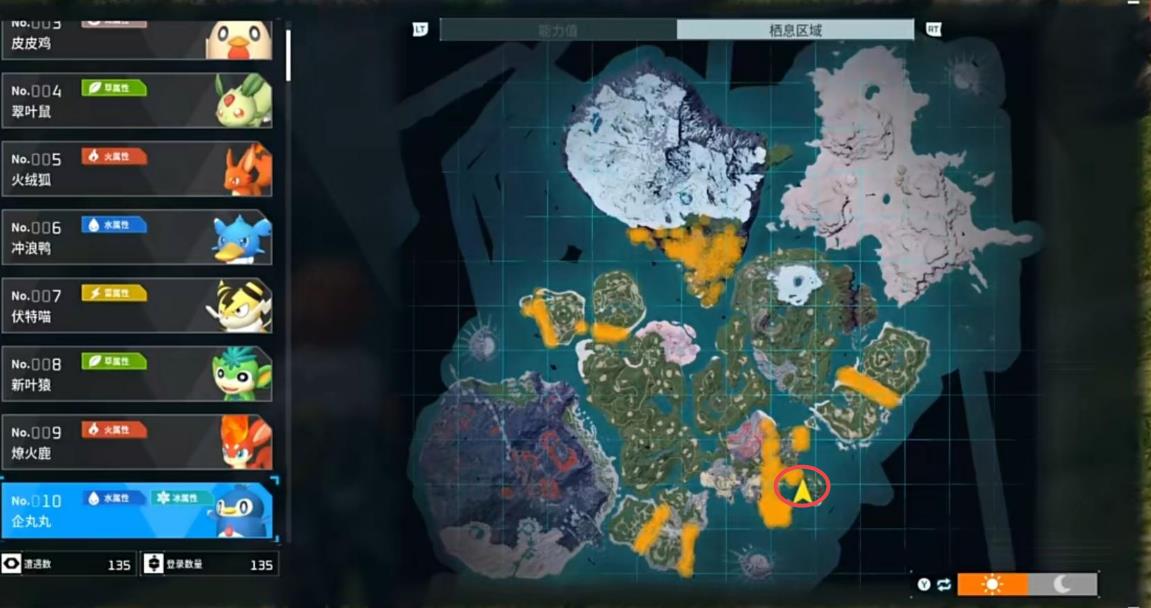Choose No.009 燎火鹿 entry
This screenshot has width=1151, height=608.
tap(136, 441)
